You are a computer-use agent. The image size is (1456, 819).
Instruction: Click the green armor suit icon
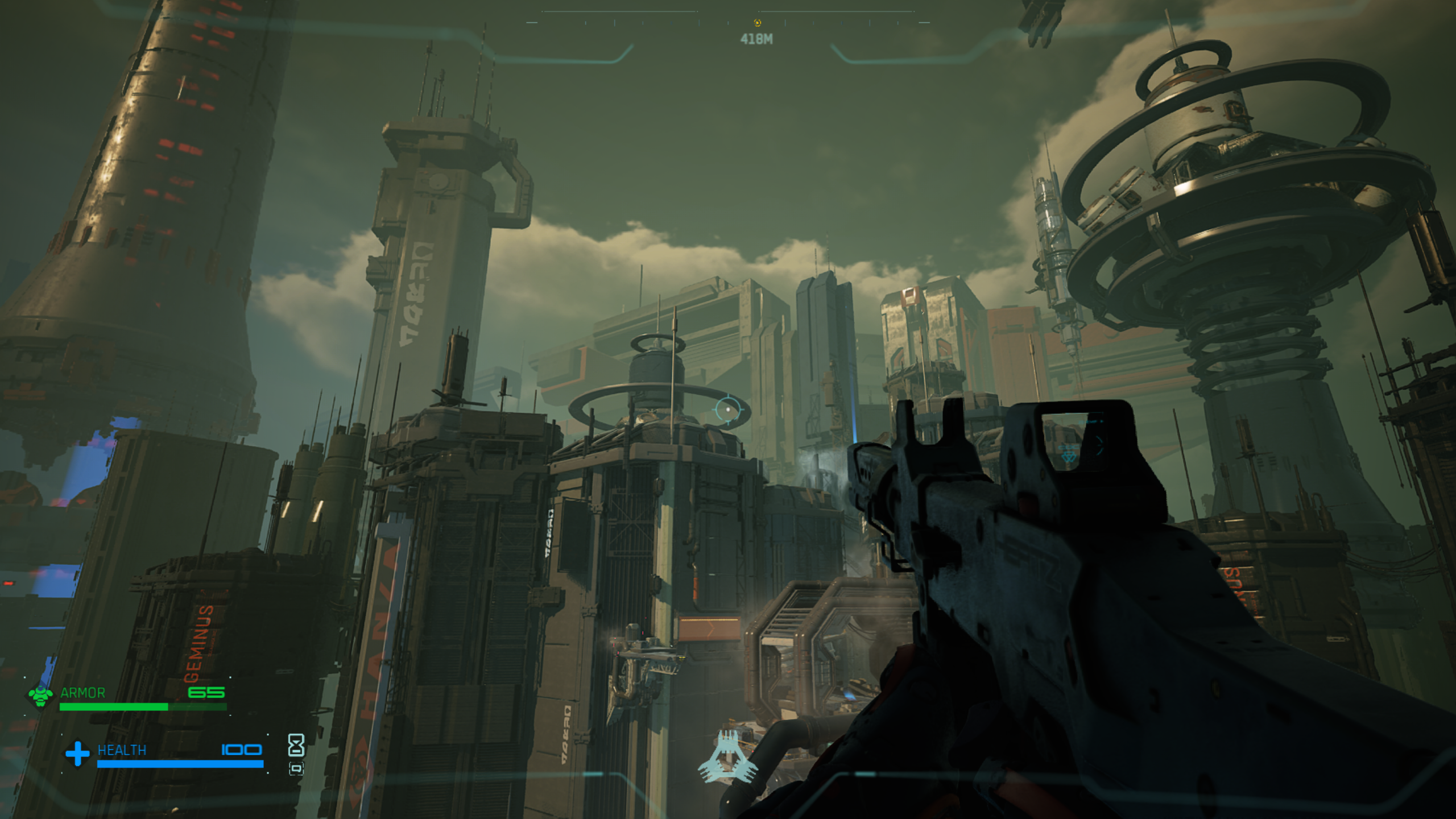(40, 694)
